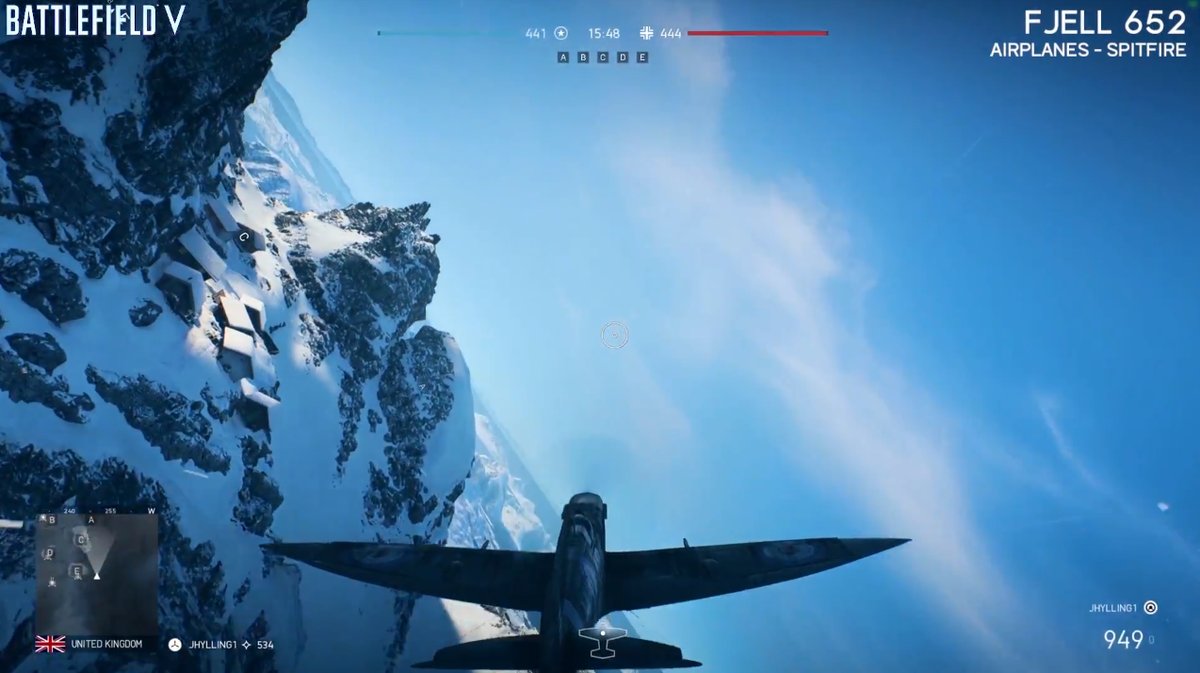The height and width of the screenshot is (673, 1200).
Task: Click objective E marker on the minimap
Action: pyautogui.click(x=76, y=571)
